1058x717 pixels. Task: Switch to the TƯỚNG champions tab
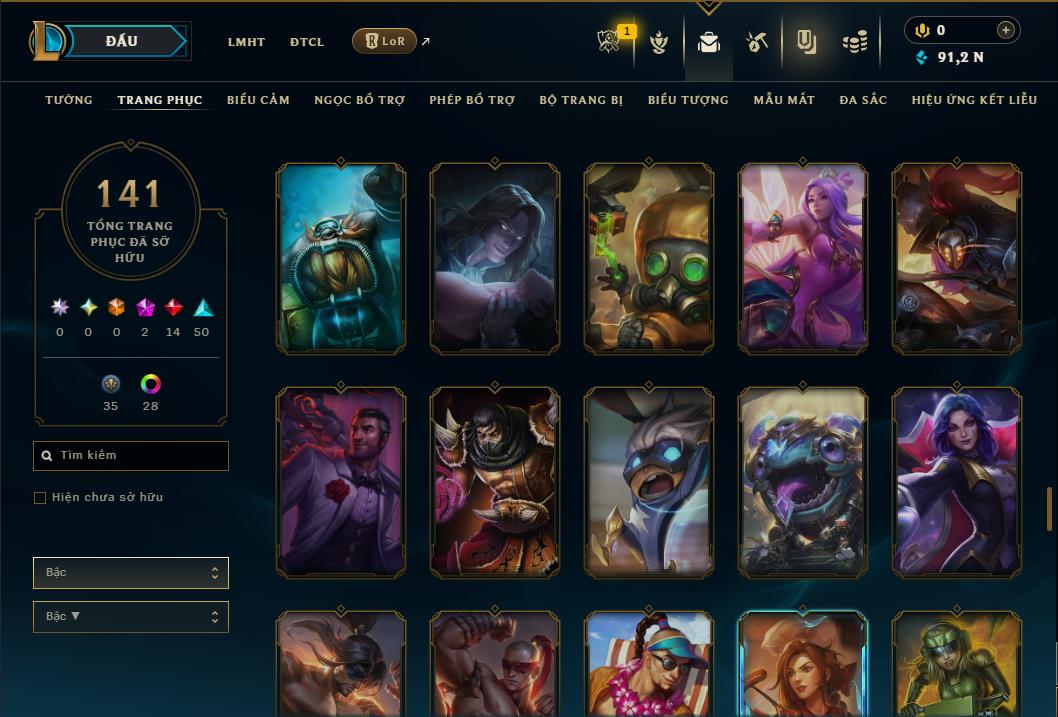click(69, 100)
